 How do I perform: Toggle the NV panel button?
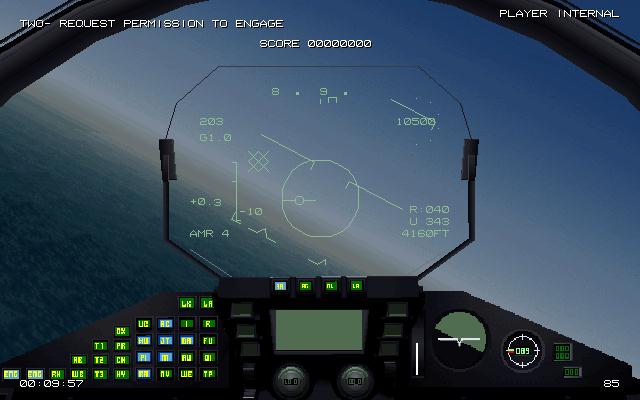click(165, 374)
